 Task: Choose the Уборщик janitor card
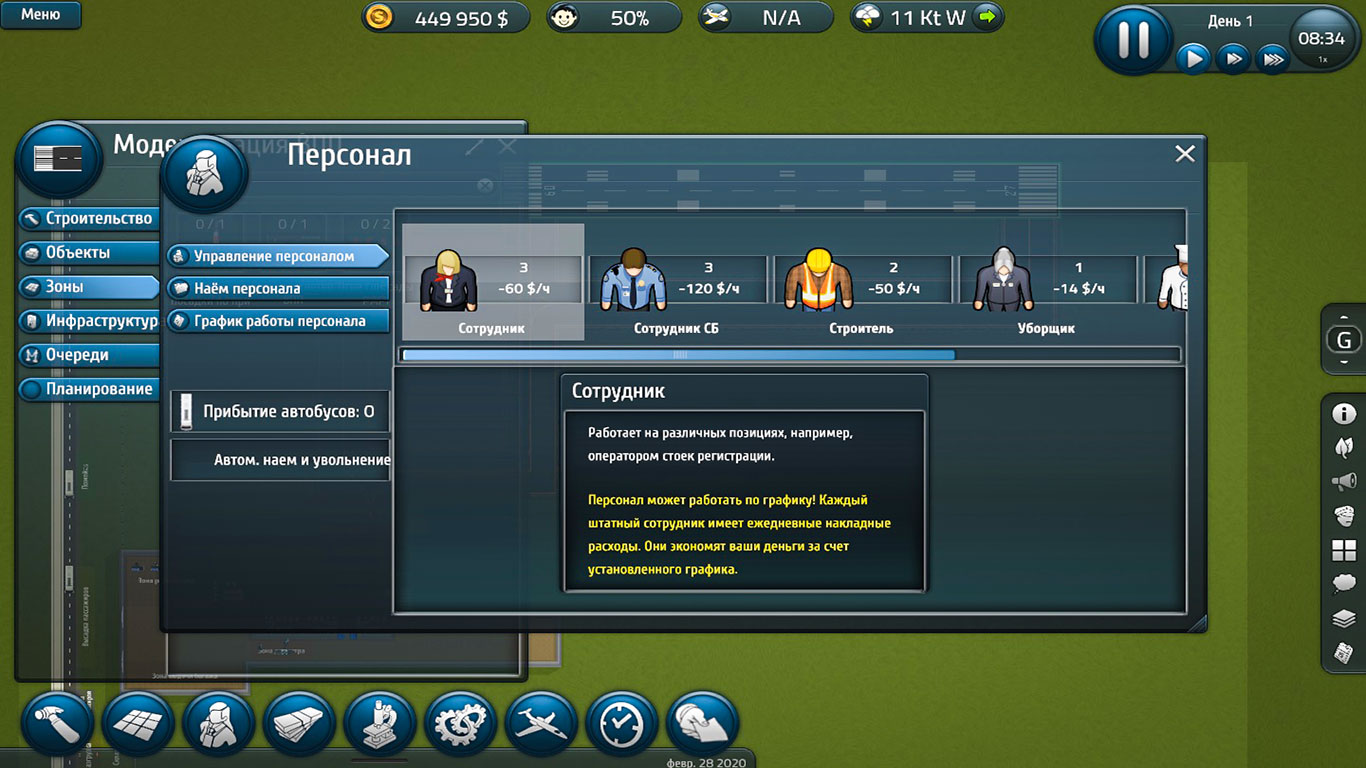tap(1046, 282)
